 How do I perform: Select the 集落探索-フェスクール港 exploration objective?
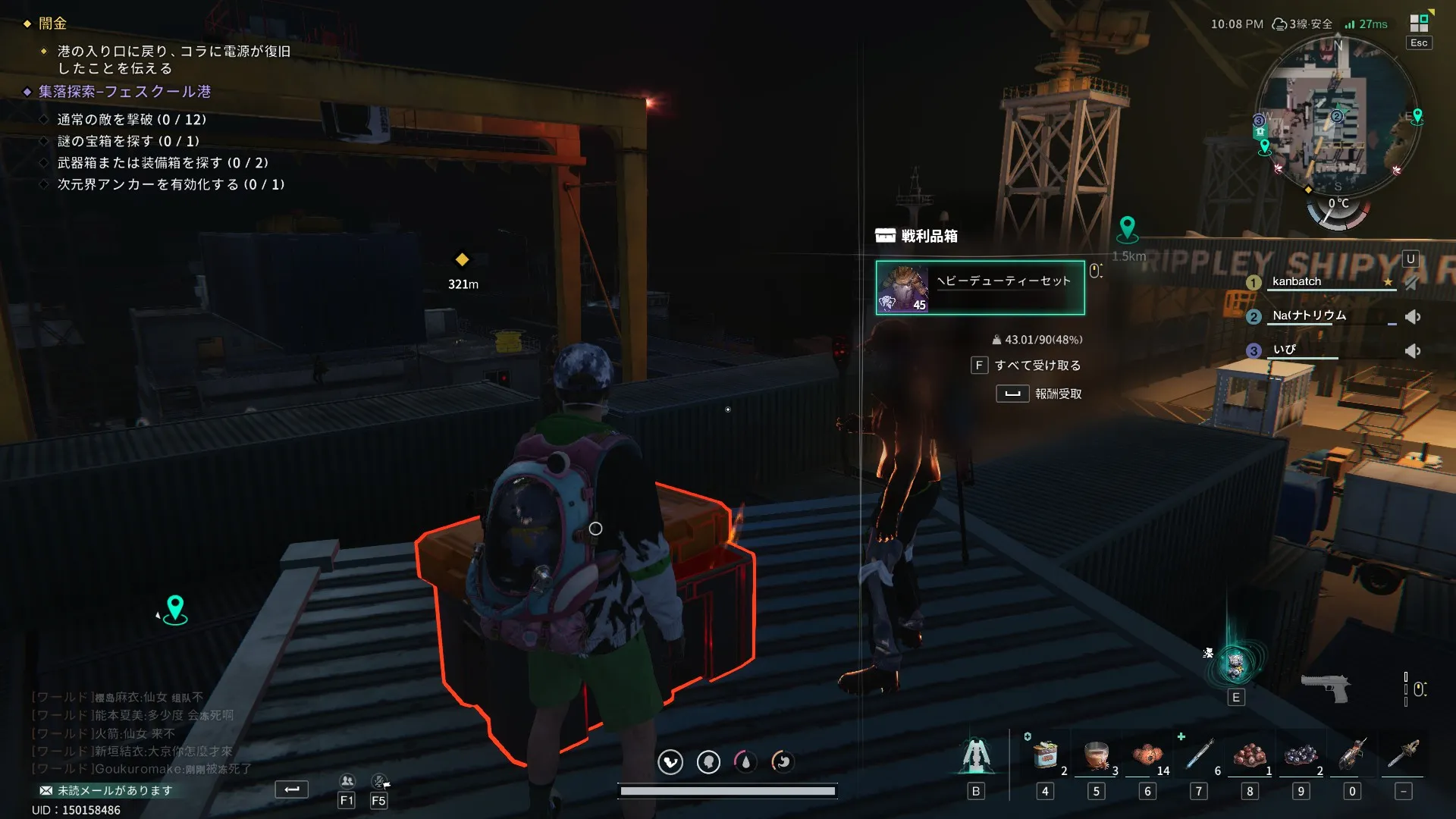125,92
